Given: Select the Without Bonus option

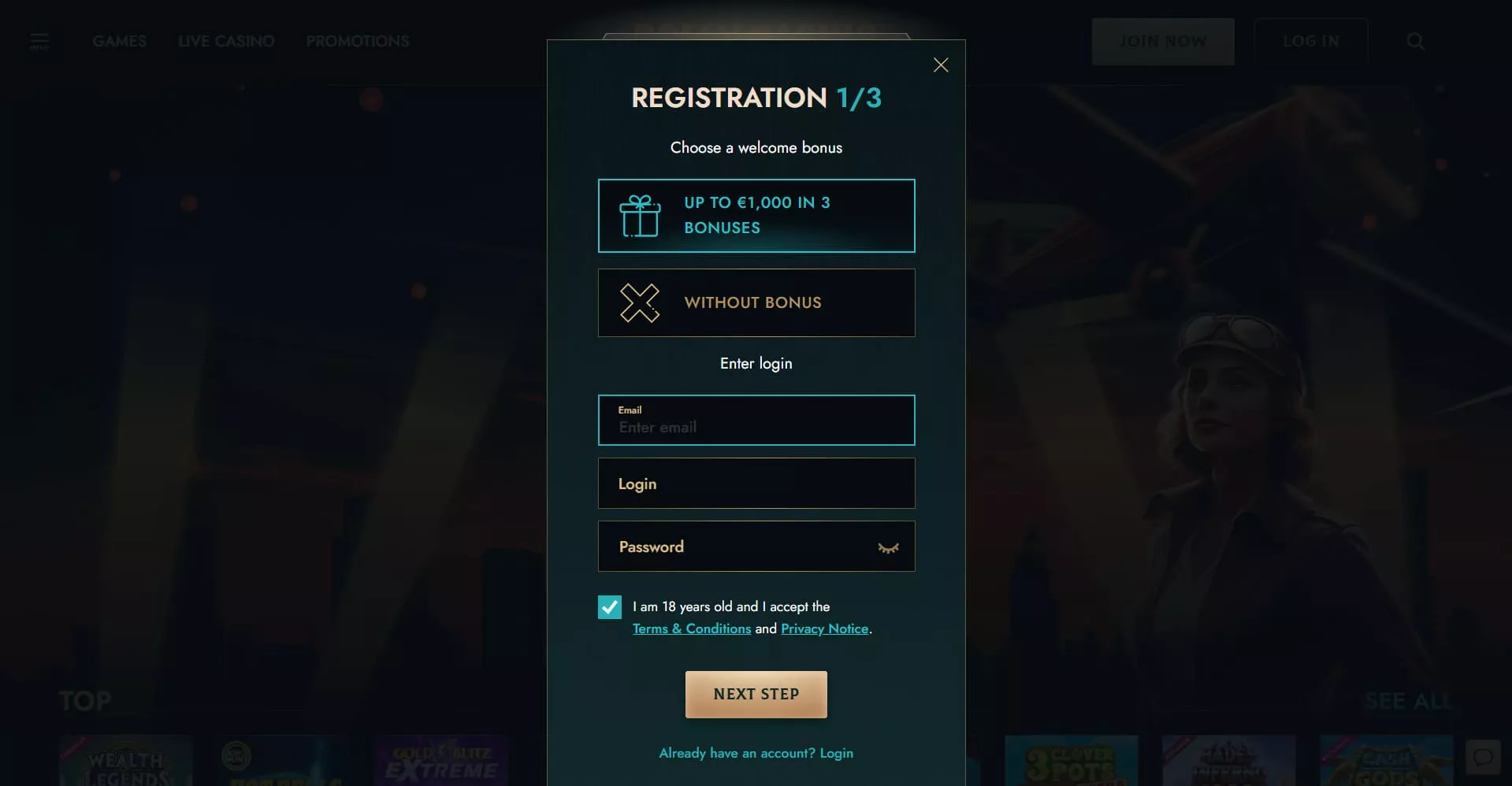Looking at the screenshot, I should point(756,303).
